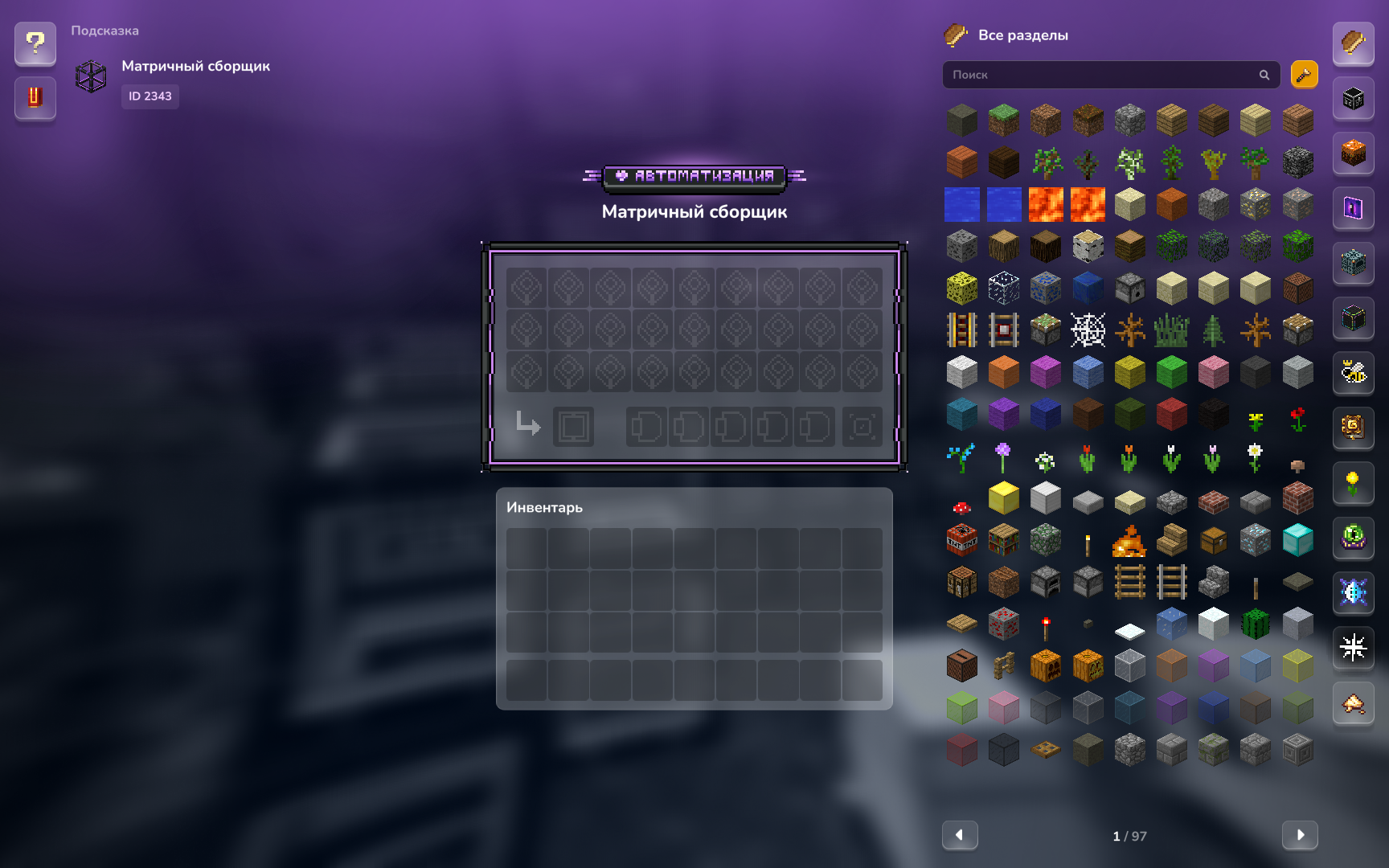Pick the TNT block item

pos(961,540)
